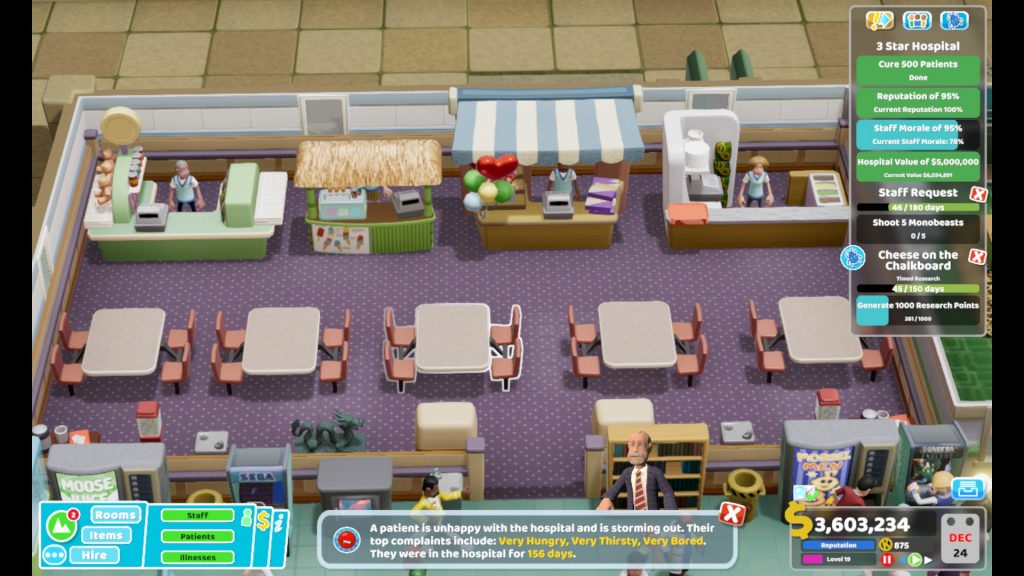Open the blue inbox tray
The width and height of the screenshot is (1024, 576).
(x=966, y=489)
